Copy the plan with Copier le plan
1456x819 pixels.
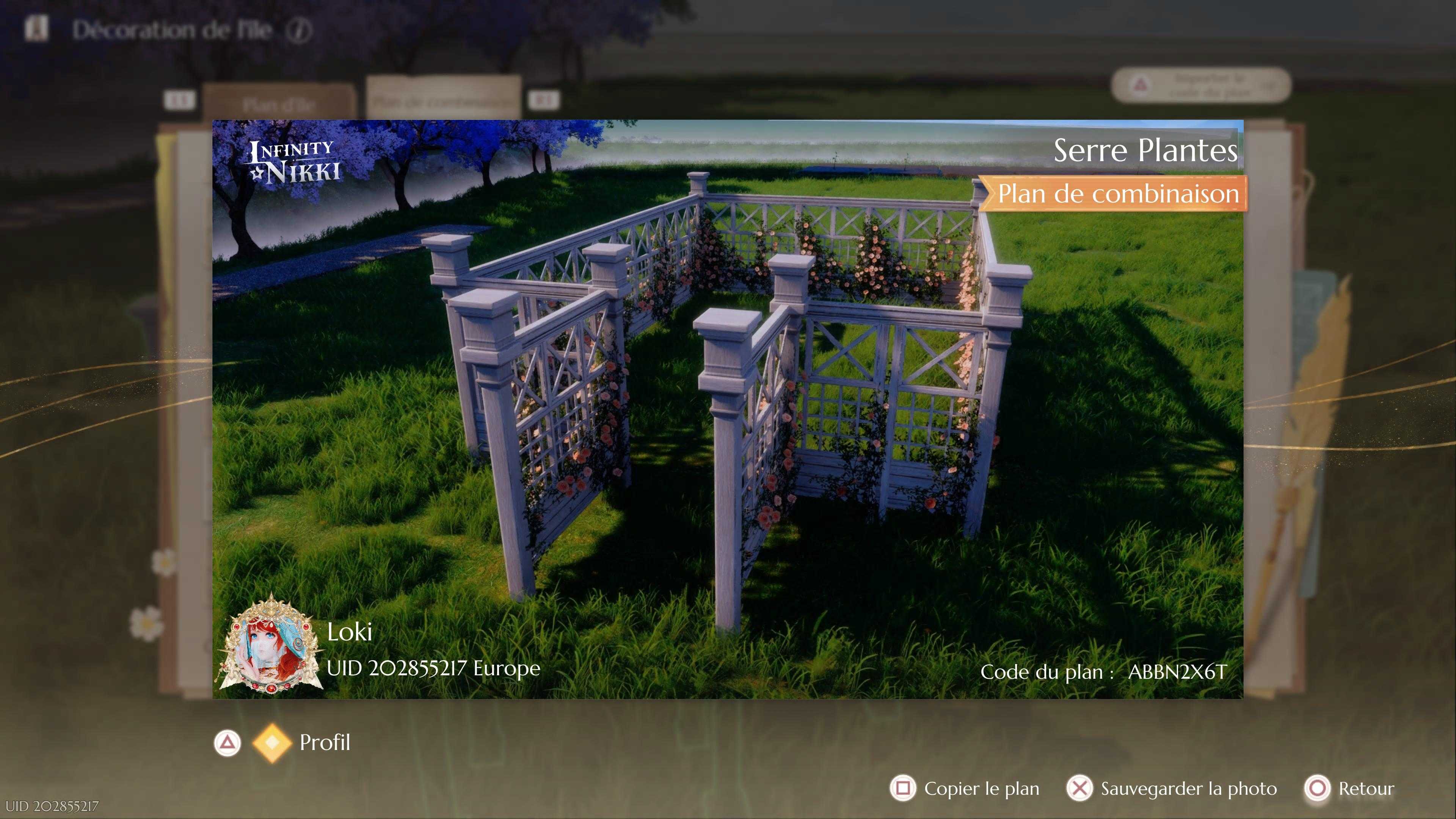(965, 788)
